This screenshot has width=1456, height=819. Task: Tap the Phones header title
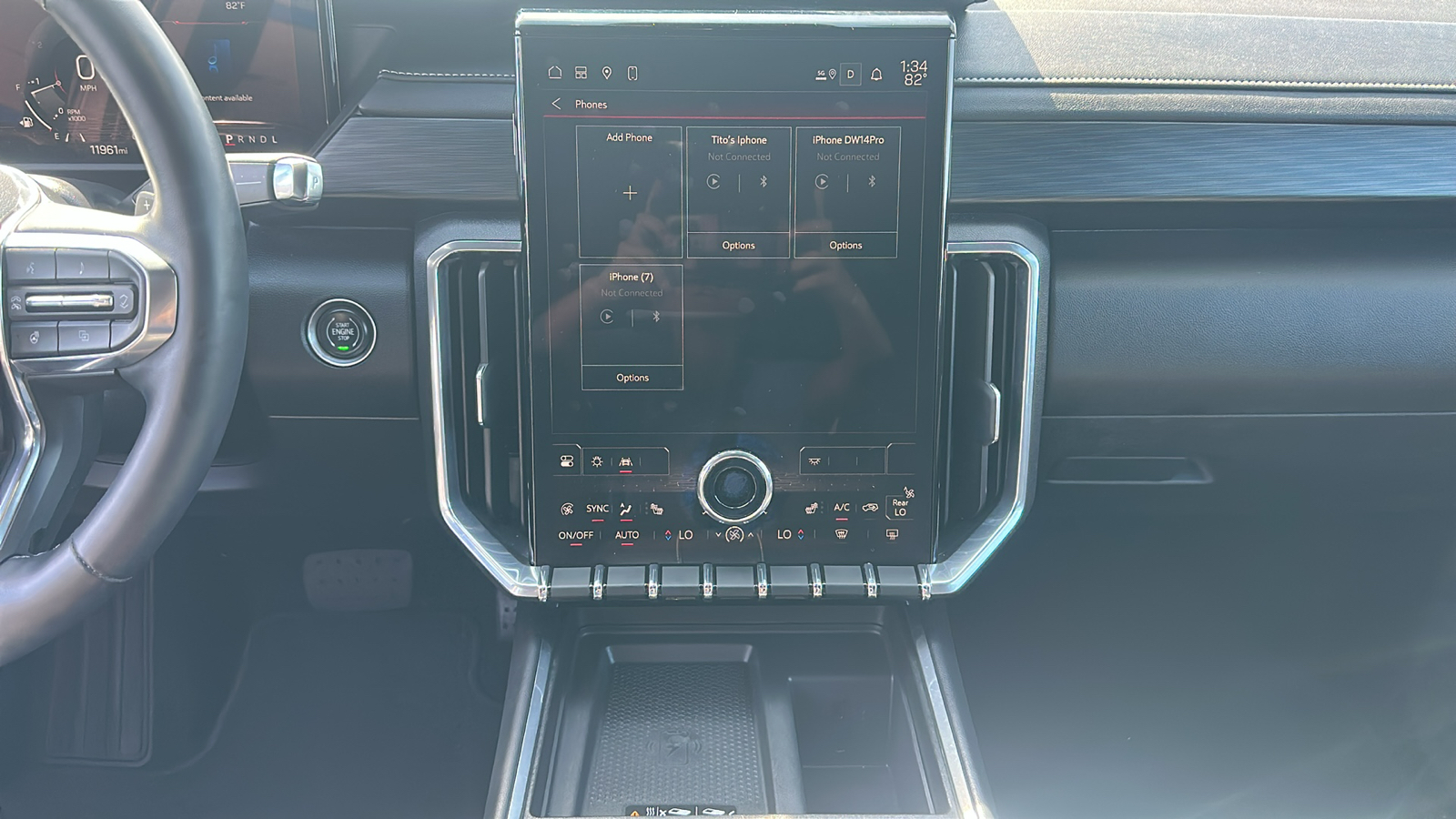(x=591, y=104)
